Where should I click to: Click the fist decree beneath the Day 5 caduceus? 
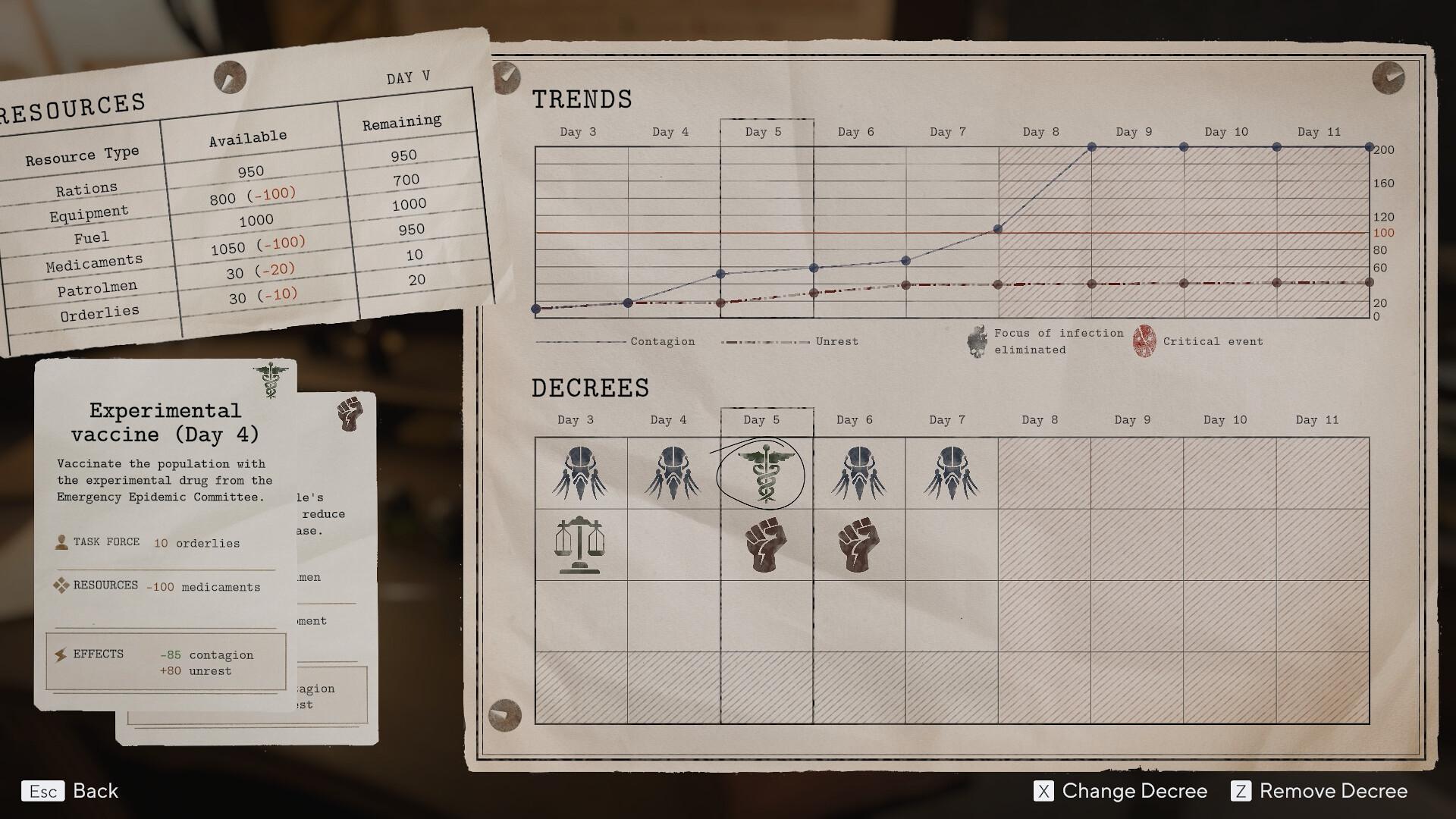click(766, 544)
